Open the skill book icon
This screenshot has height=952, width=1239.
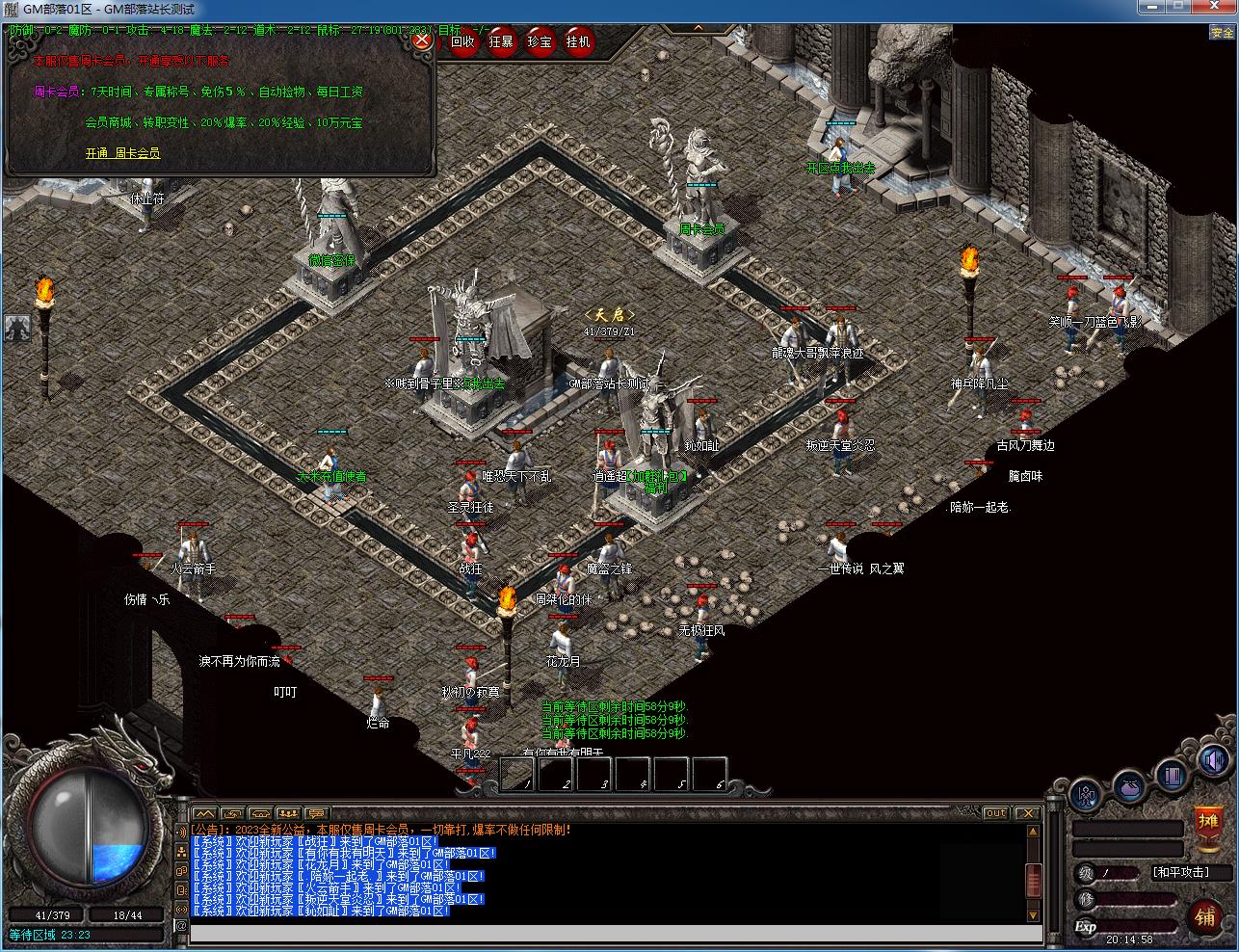(x=1172, y=775)
